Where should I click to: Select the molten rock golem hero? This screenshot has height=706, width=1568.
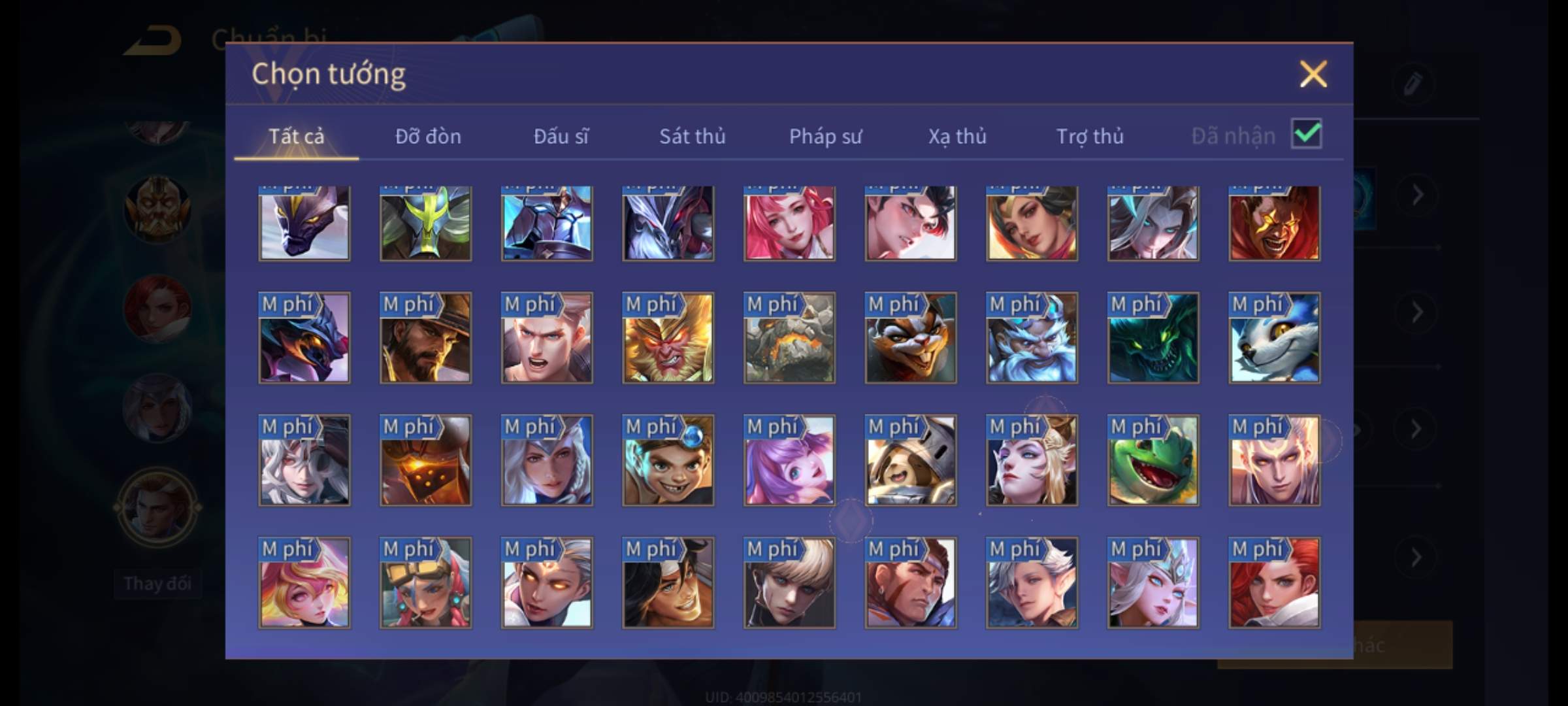click(789, 338)
